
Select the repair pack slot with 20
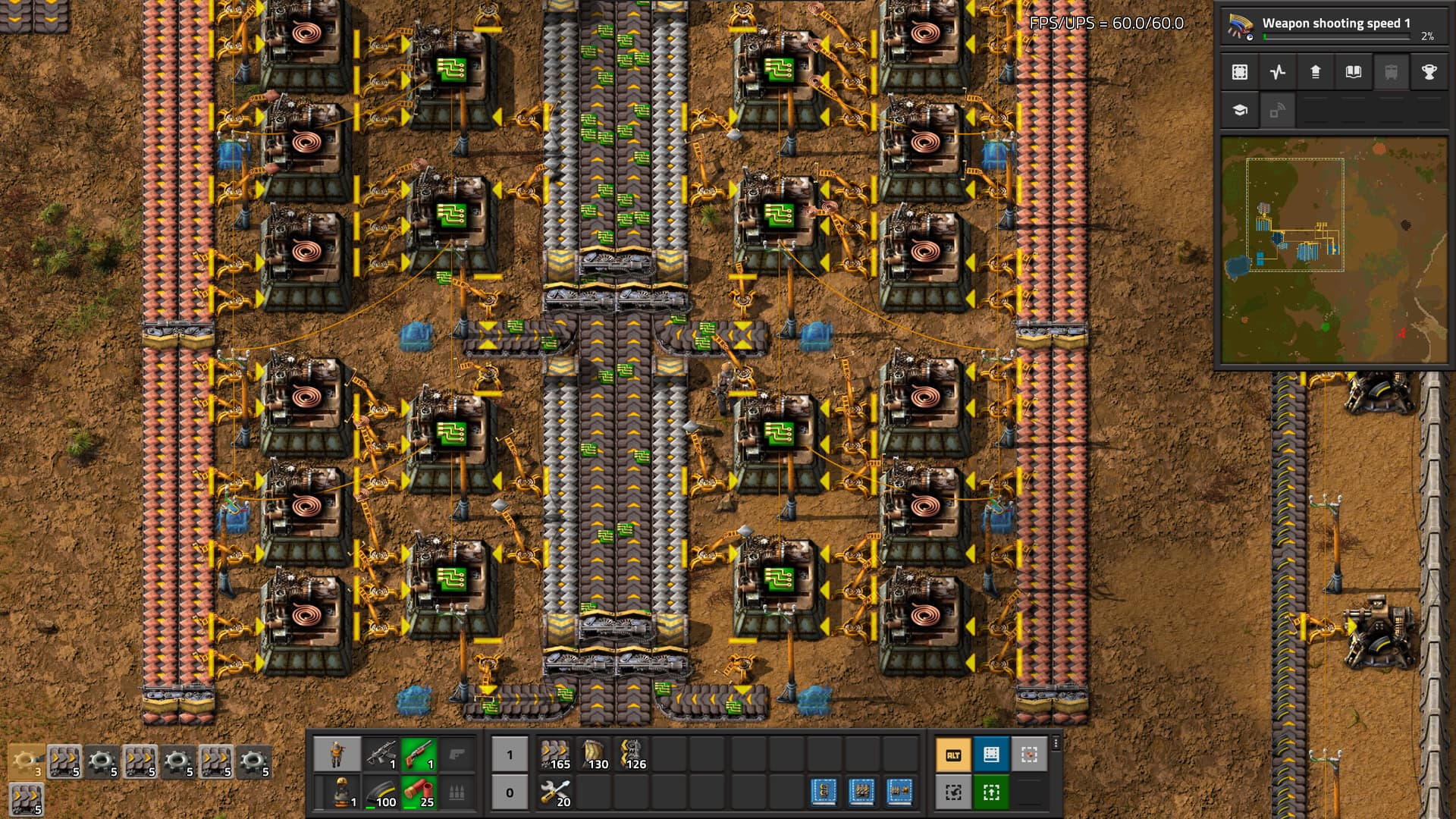(x=556, y=792)
